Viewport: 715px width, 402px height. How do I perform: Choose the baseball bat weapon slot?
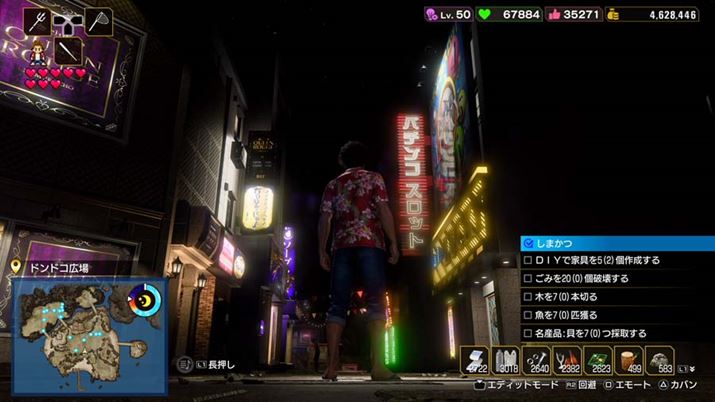pyautogui.click(x=68, y=50)
